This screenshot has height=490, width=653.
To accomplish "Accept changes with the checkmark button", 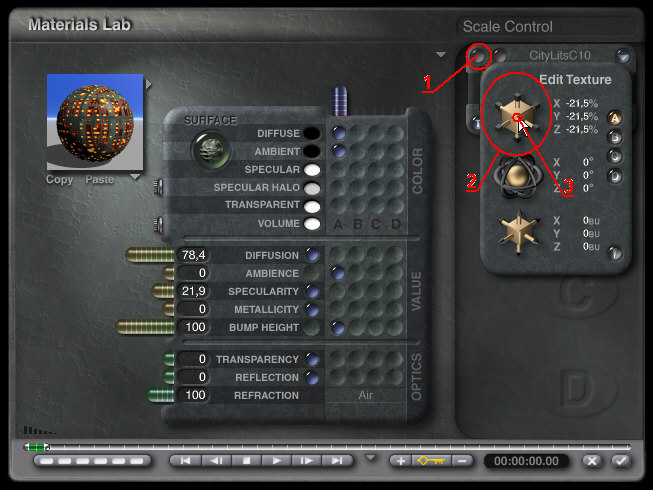I will 621,461.
